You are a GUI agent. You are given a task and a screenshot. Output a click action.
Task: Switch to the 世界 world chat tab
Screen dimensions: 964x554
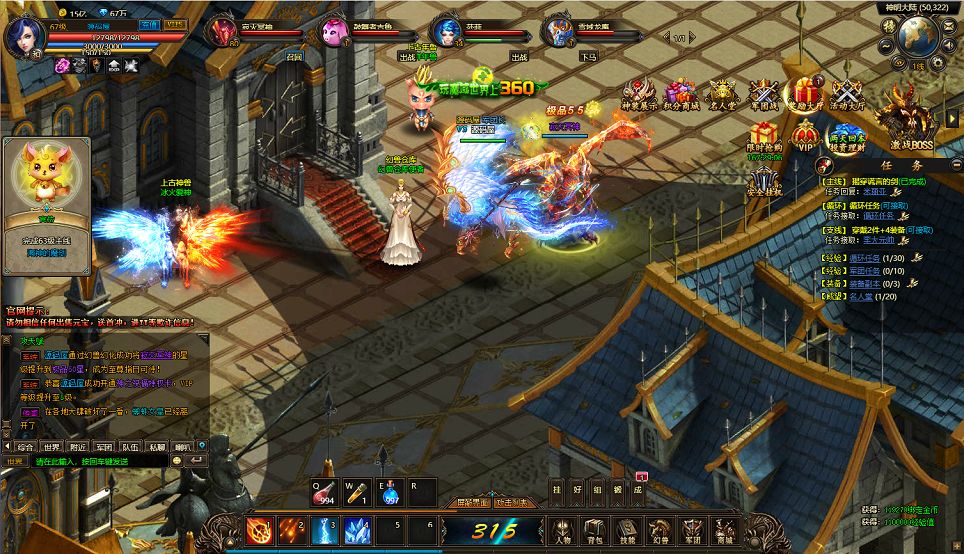52,446
